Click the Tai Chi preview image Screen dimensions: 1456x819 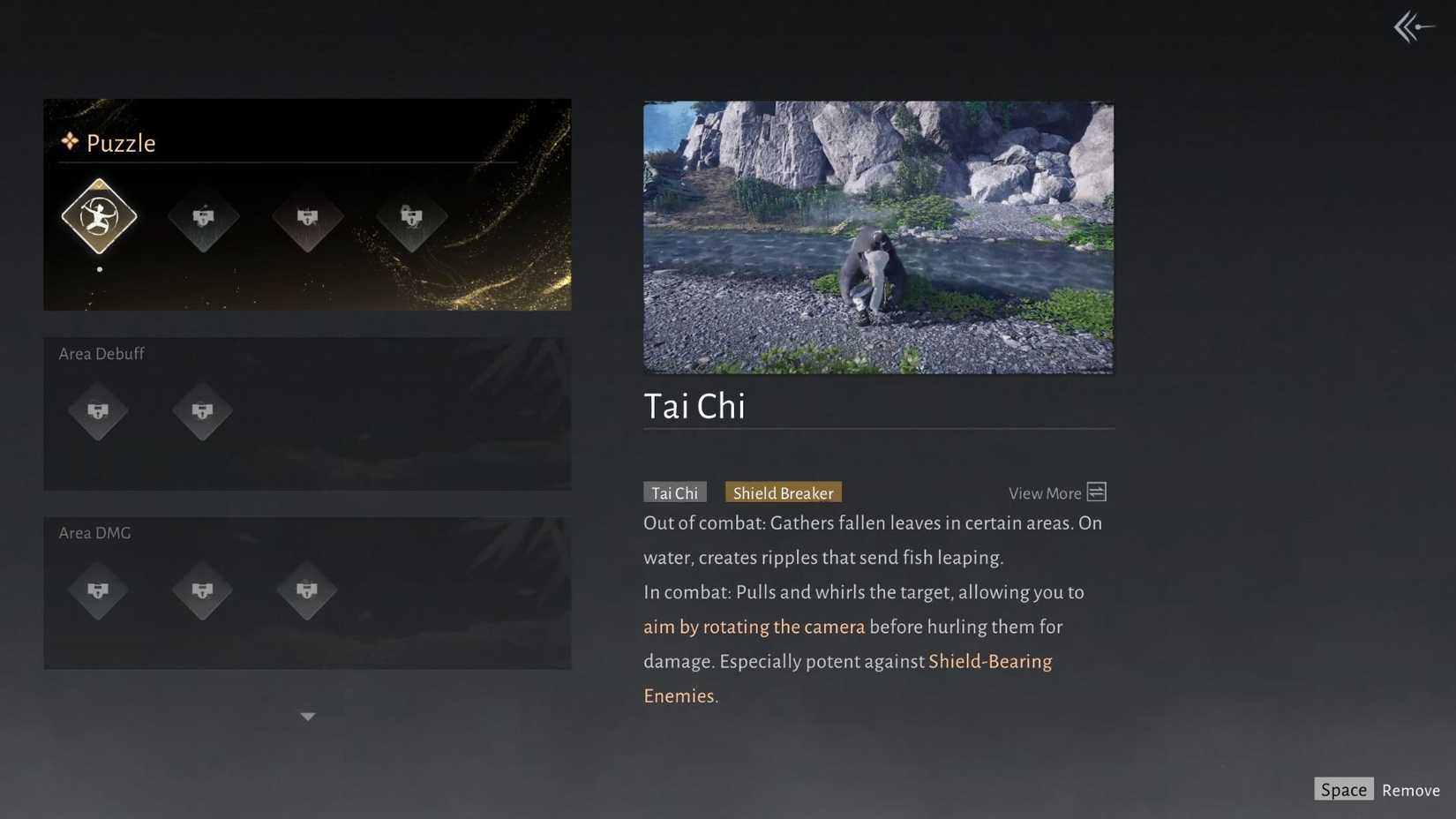(x=878, y=237)
